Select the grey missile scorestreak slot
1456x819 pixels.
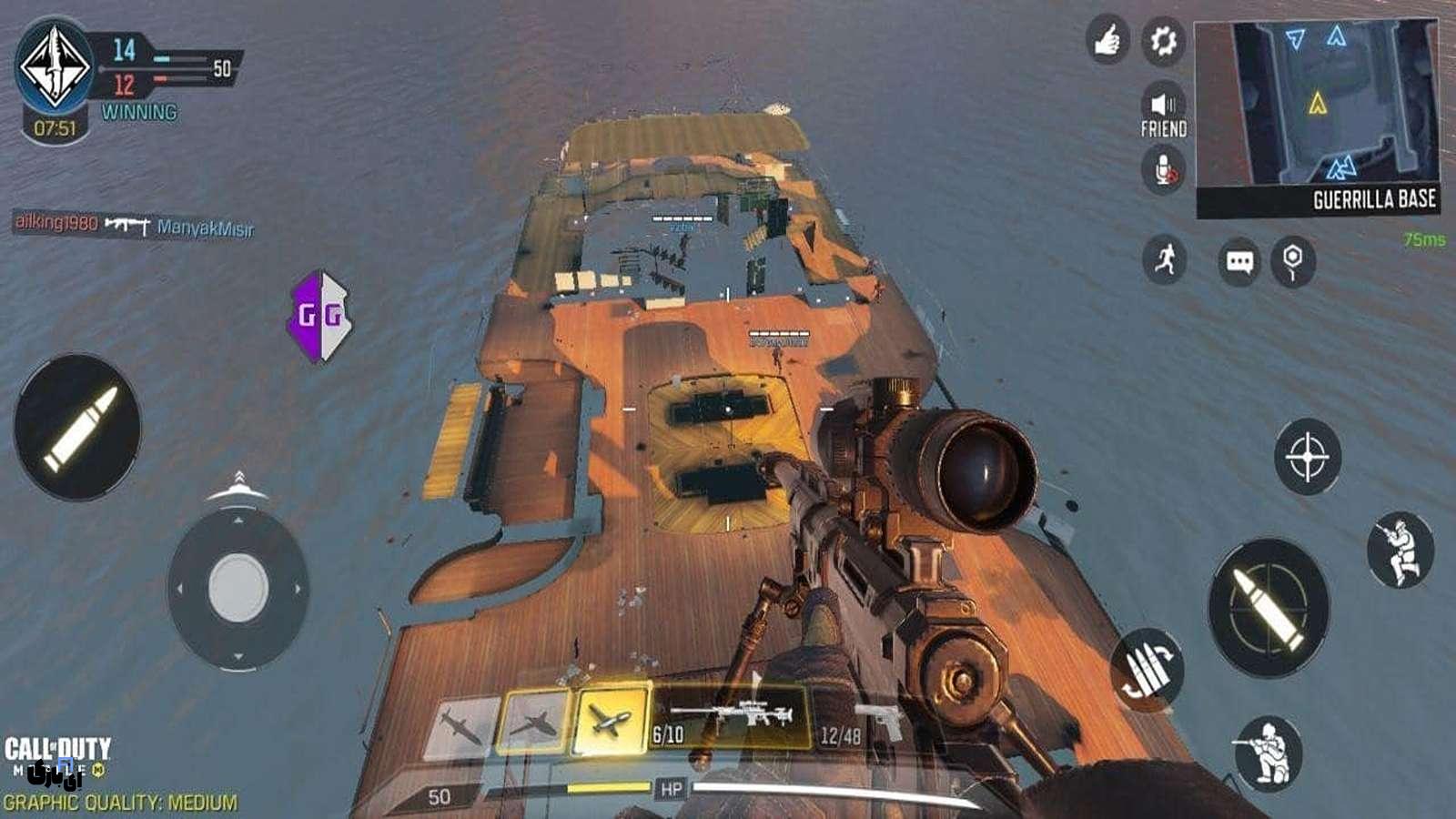tap(461, 726)
